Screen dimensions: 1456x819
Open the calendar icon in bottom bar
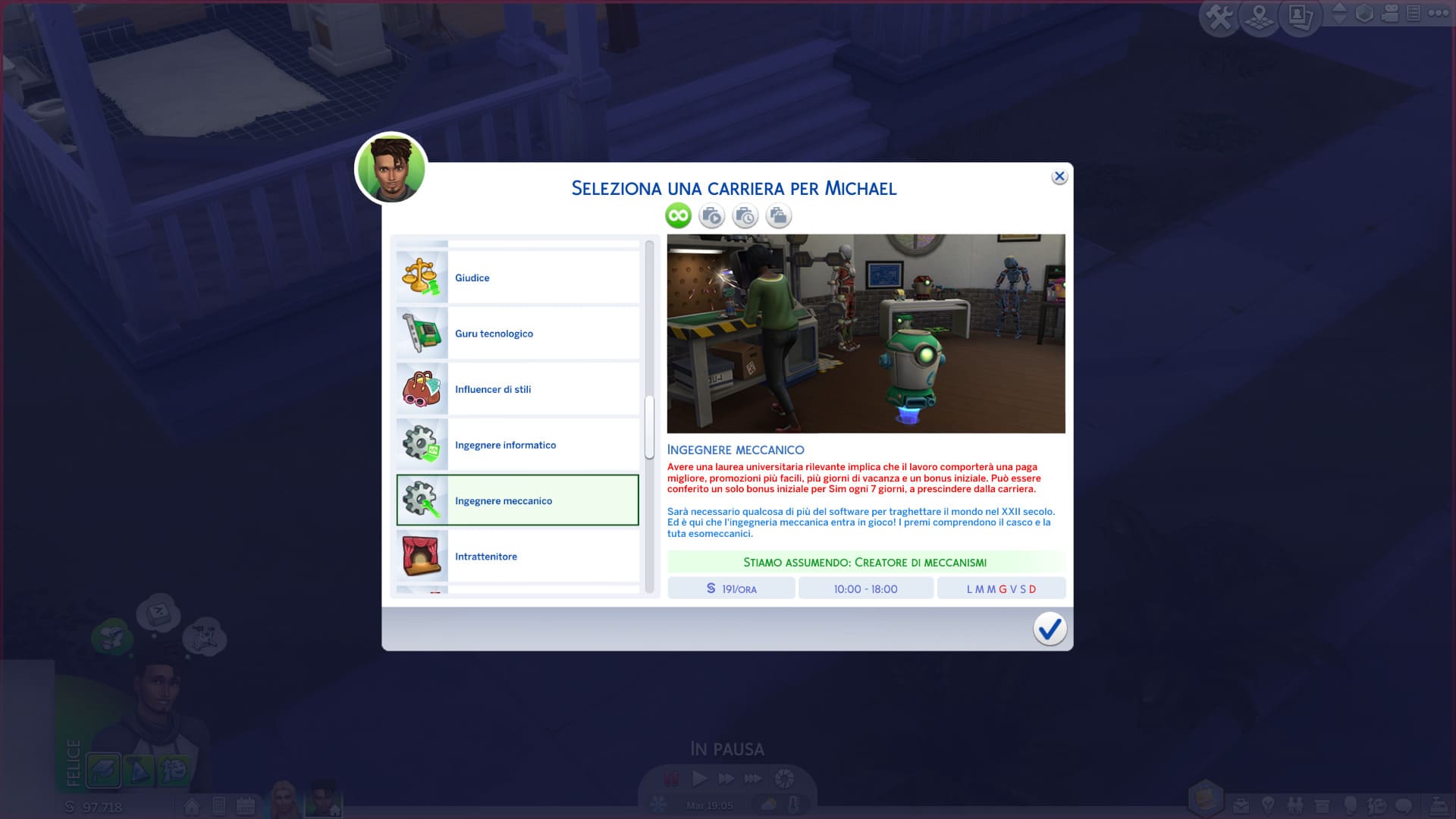coord(246,805)
